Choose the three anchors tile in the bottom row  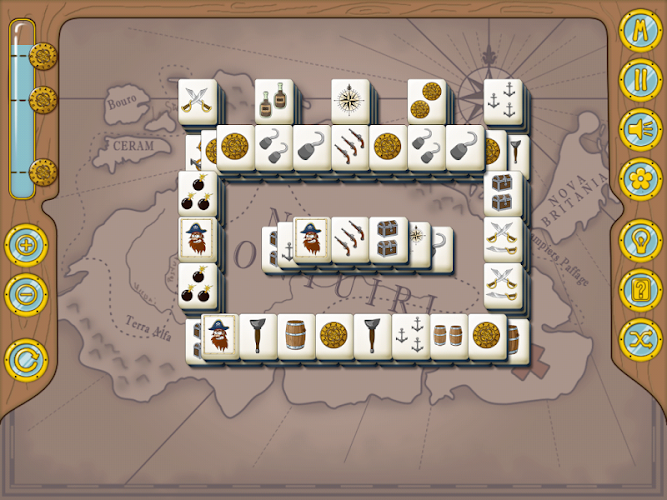411,336
